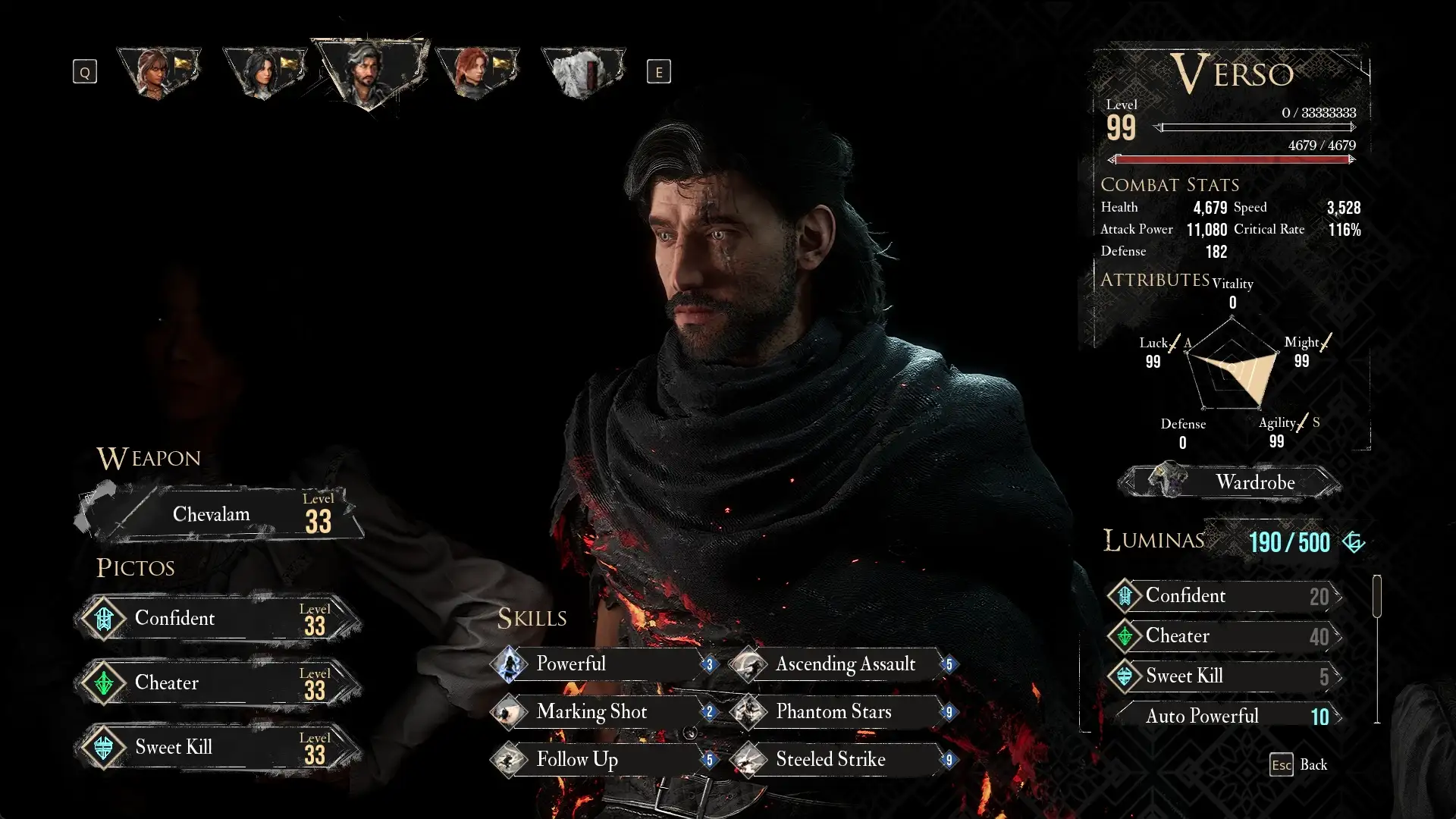Choose the Cheater picto slot at Level 33
The height and width of the screenshot is (819, 1456).
218,683
